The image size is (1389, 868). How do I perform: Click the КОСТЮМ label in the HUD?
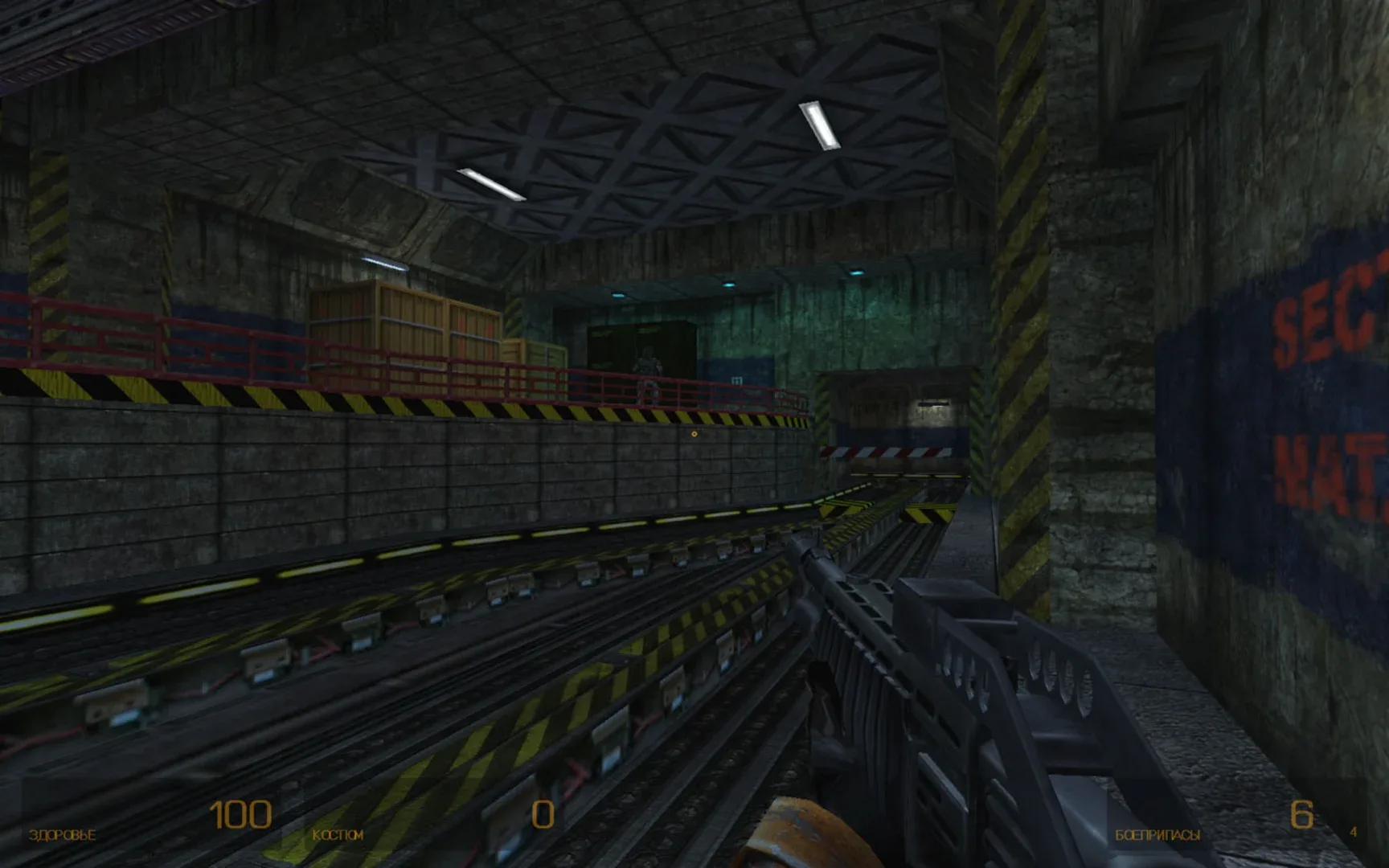338,836
